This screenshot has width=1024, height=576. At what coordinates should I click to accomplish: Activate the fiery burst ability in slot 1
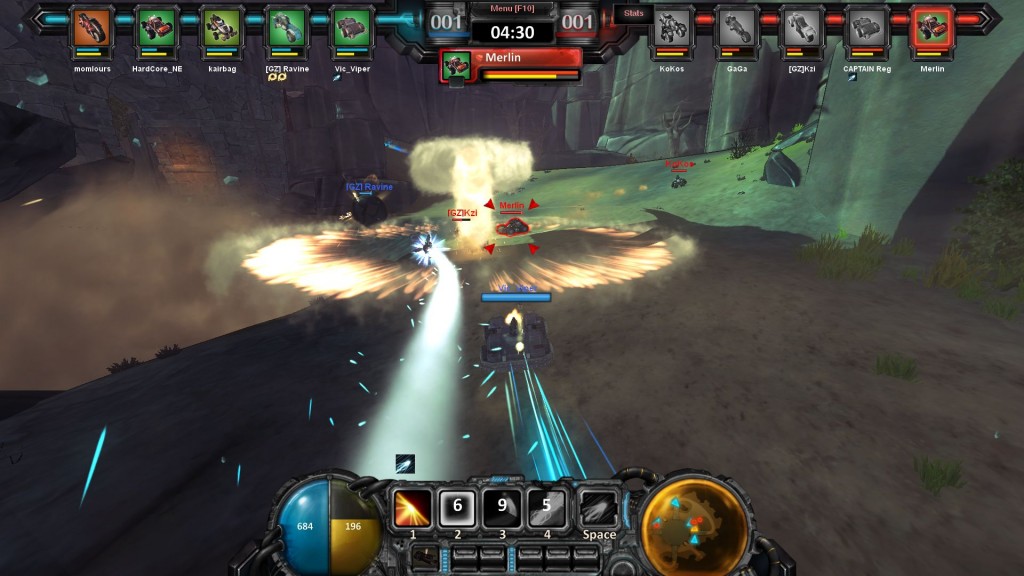coord(412,507)
